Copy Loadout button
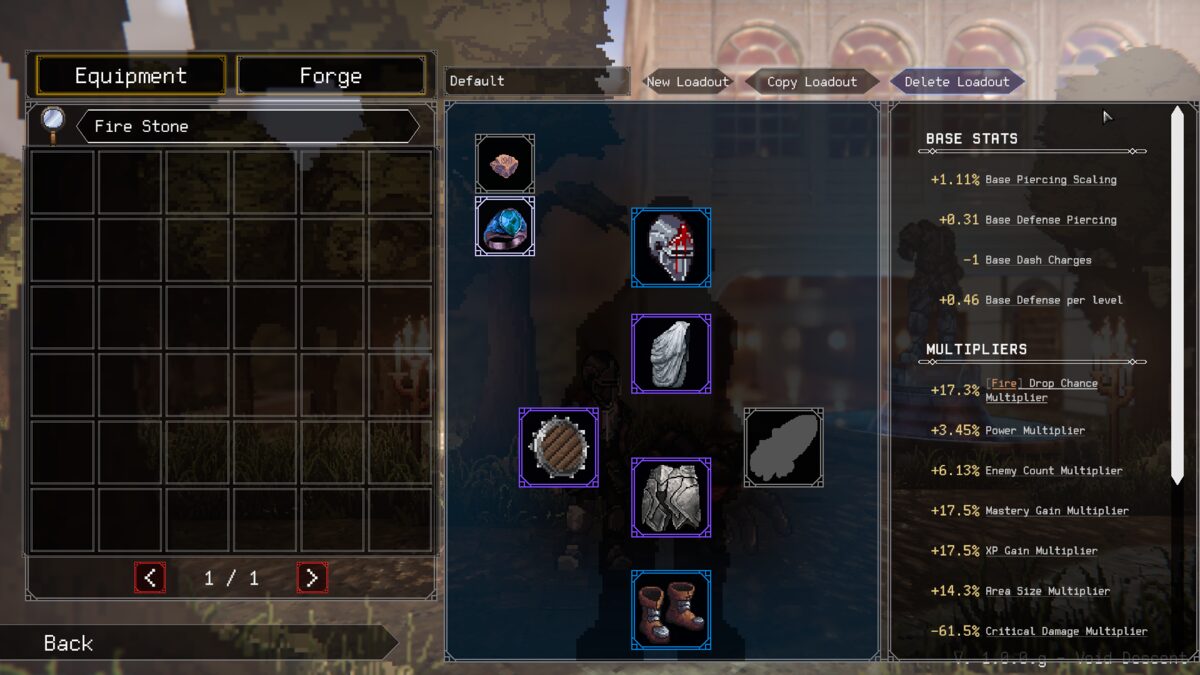Viewport: 1200px width, 675px height. click(x=812, y=82)
